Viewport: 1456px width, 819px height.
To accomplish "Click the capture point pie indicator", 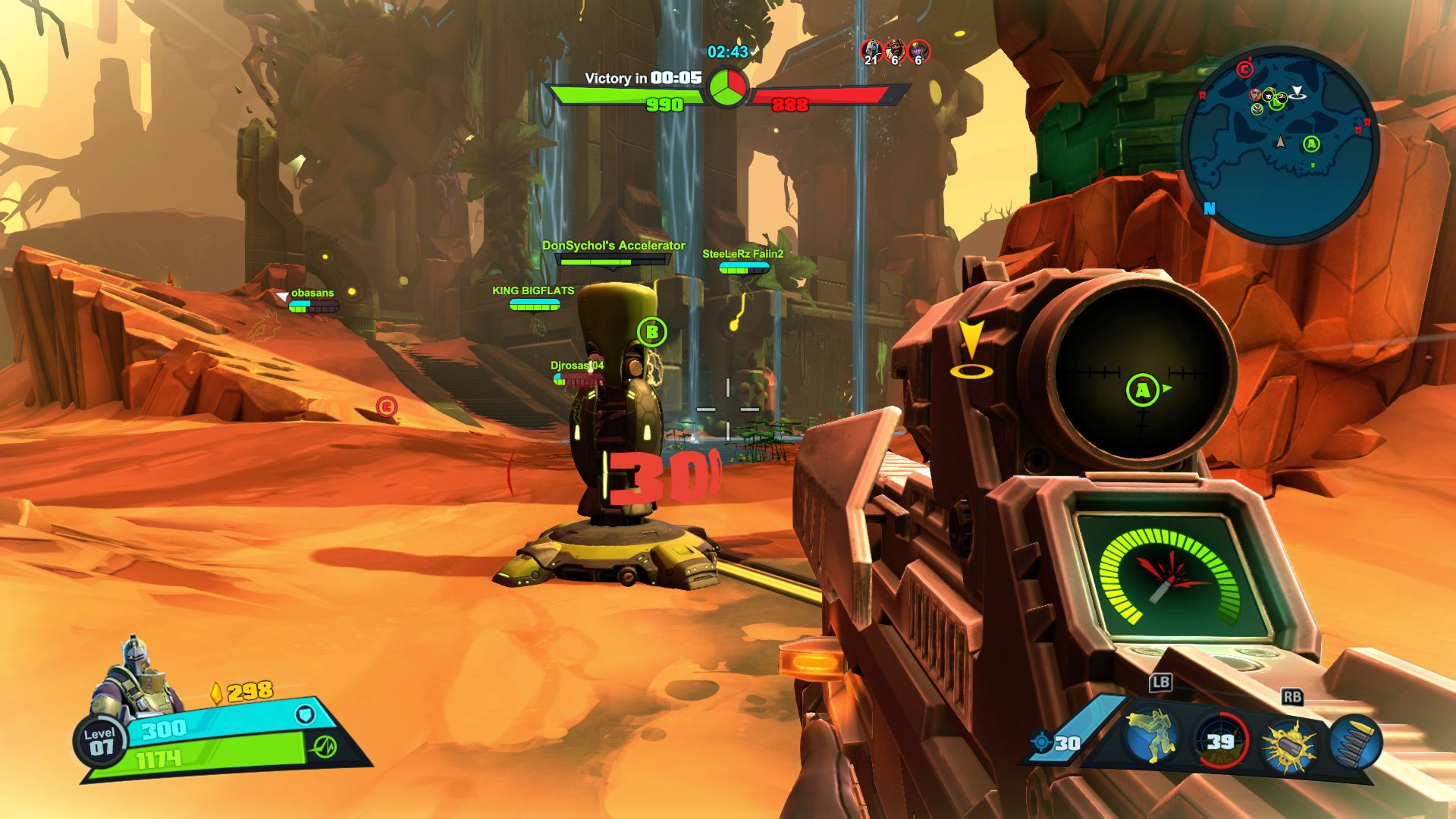I will 728,87.
